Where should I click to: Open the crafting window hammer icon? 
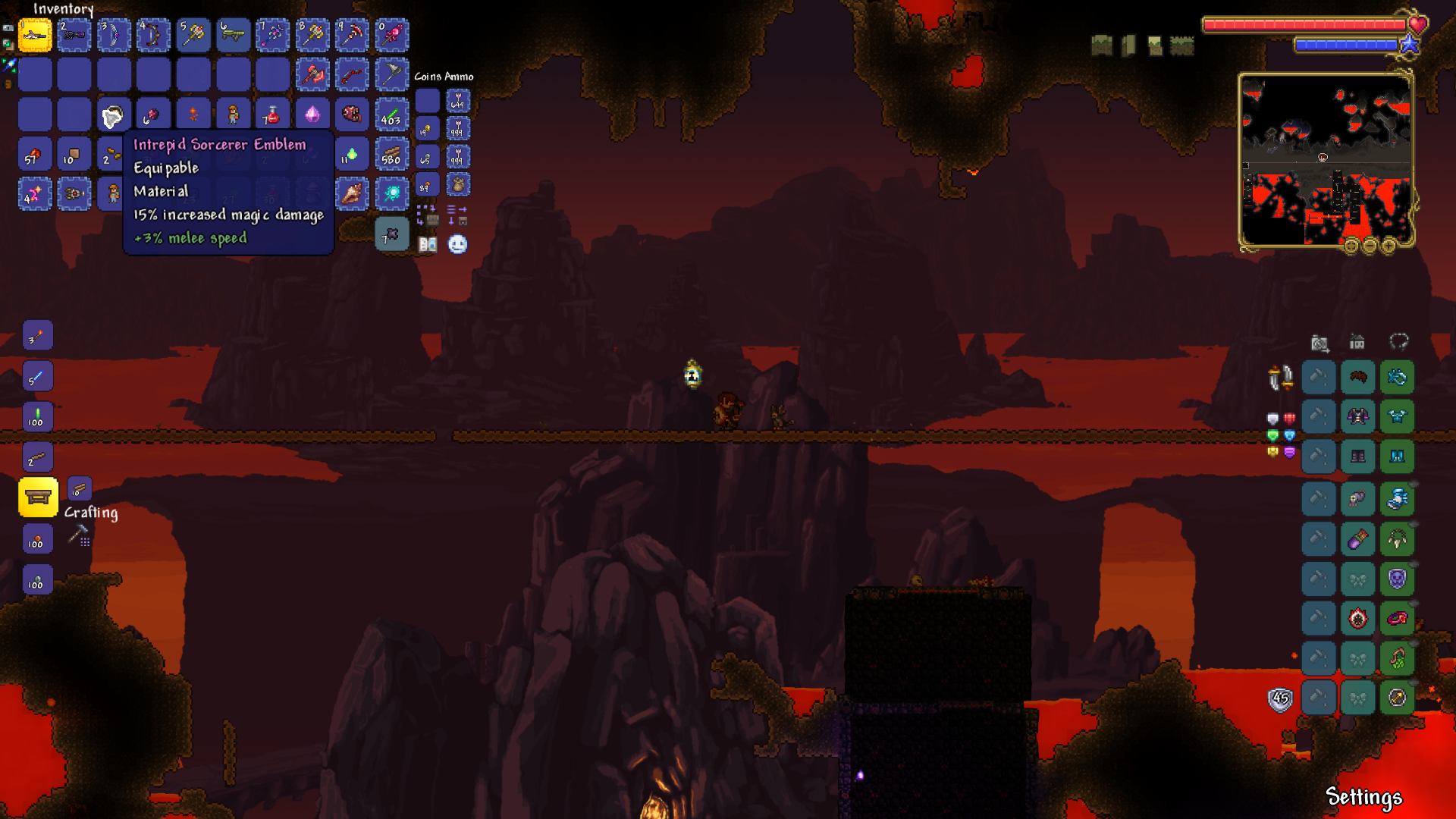tap(79, 536)
